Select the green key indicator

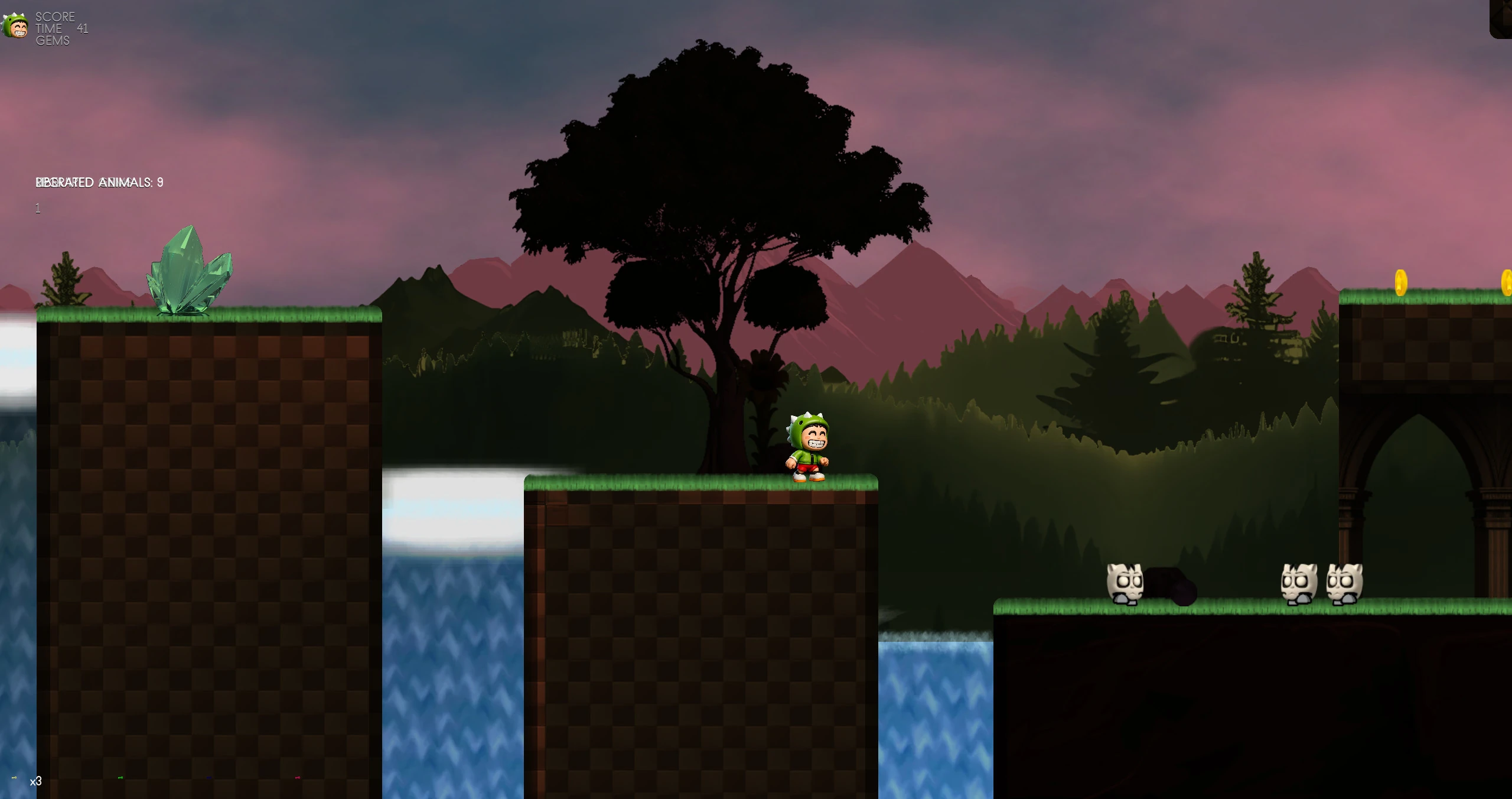pos(120,778)
